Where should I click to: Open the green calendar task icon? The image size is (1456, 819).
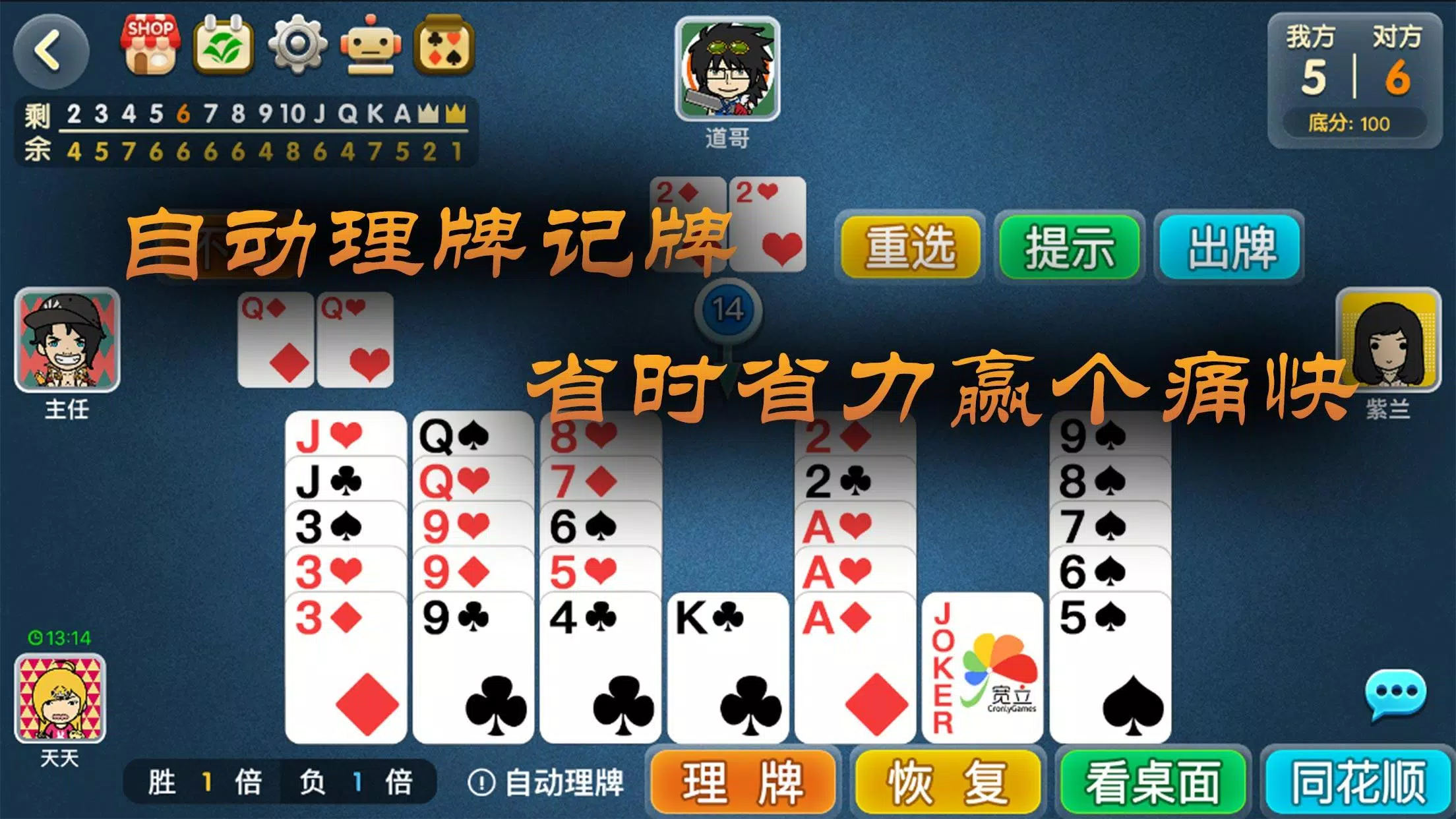click(x=224, y=45)
